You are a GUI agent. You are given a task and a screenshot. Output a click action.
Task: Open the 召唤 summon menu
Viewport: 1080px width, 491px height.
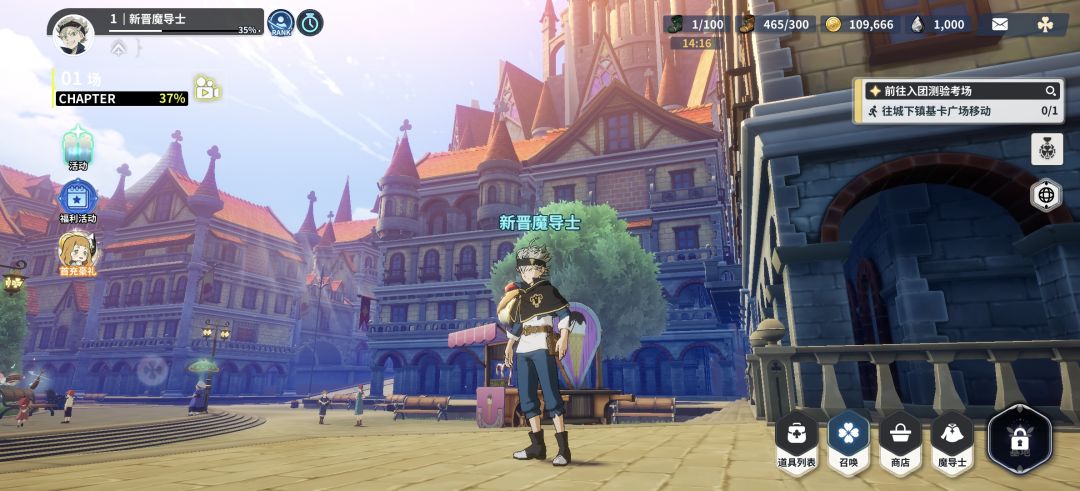[x=849, y=440]
